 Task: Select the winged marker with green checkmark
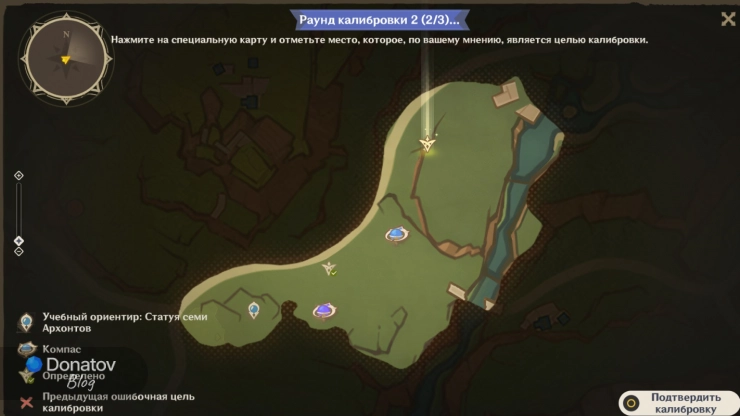pyautogui.click(x=329, y=268)
